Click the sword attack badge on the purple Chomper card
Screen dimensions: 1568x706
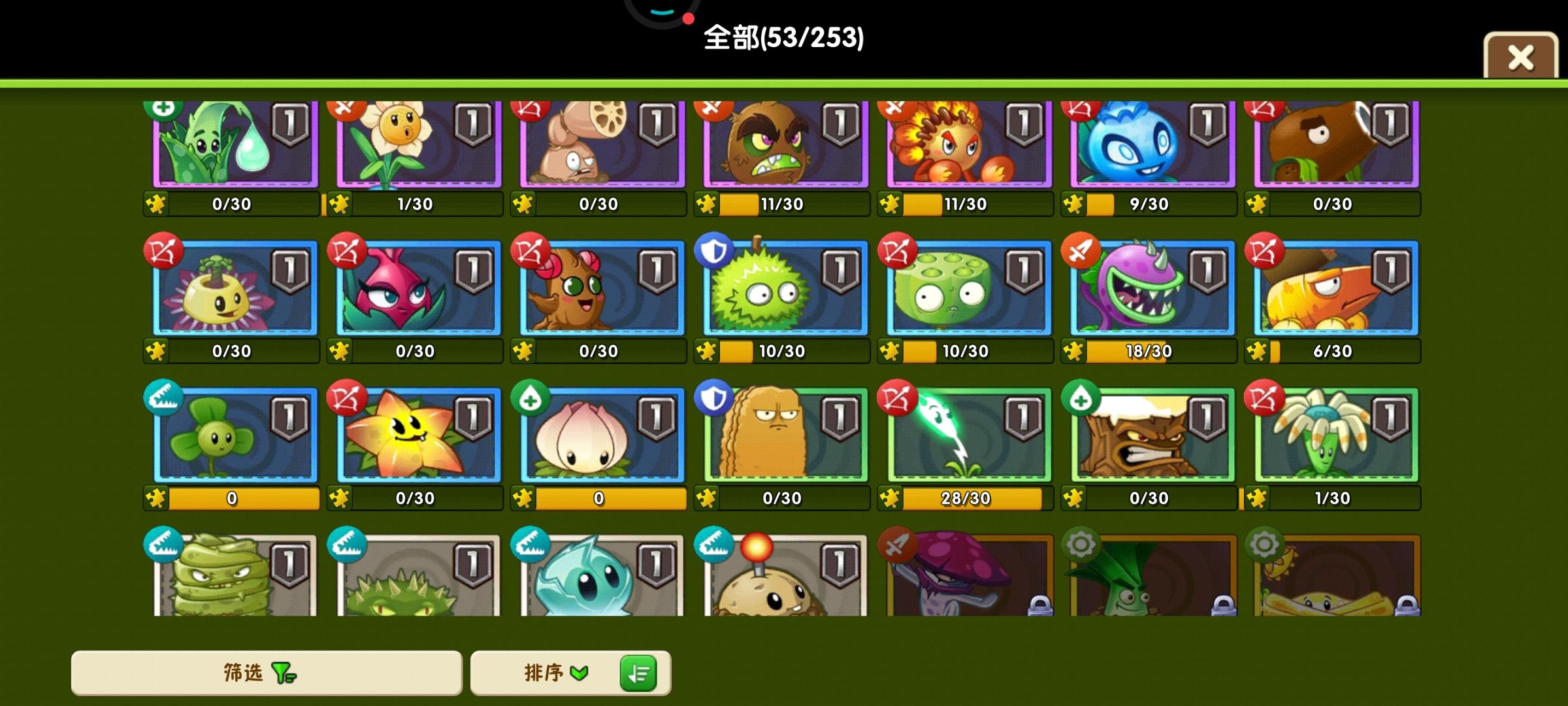tap(1081, 251)
